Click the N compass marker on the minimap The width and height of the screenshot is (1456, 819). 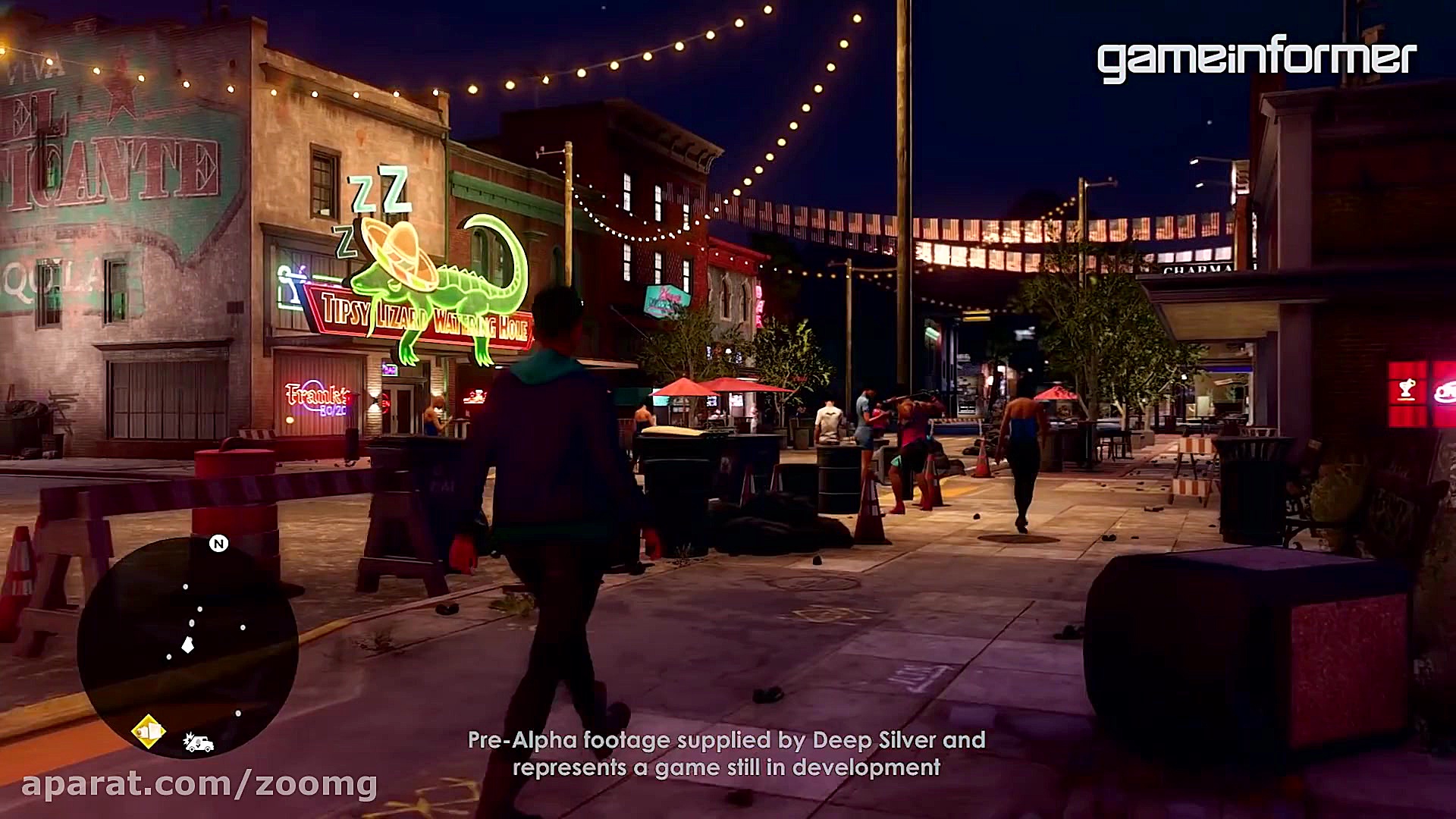click(219, 544)
